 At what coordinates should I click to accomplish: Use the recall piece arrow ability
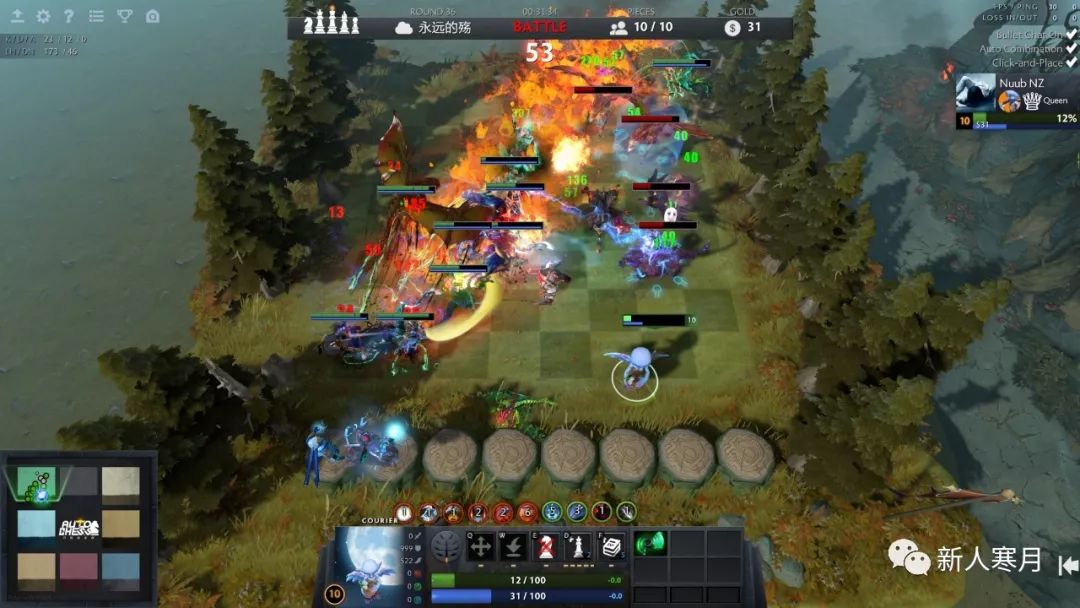click(514, 547)
